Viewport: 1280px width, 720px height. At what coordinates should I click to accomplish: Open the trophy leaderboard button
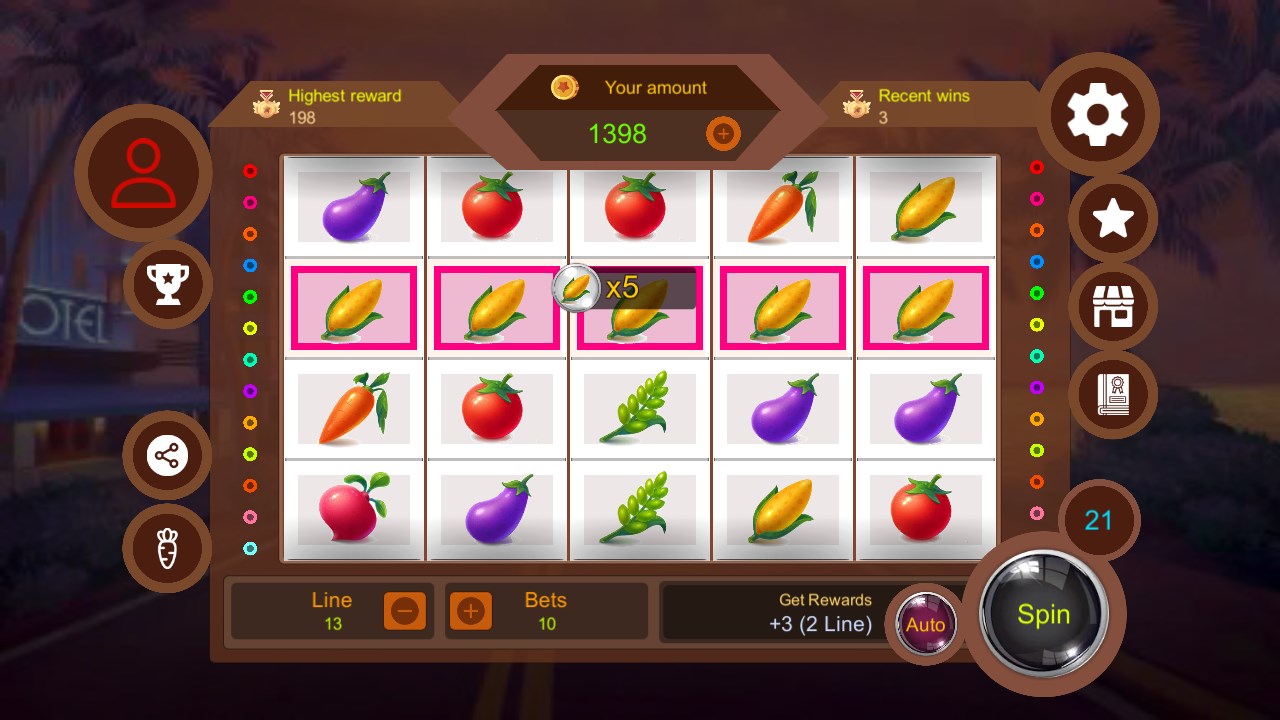click(x=167, y=284)
